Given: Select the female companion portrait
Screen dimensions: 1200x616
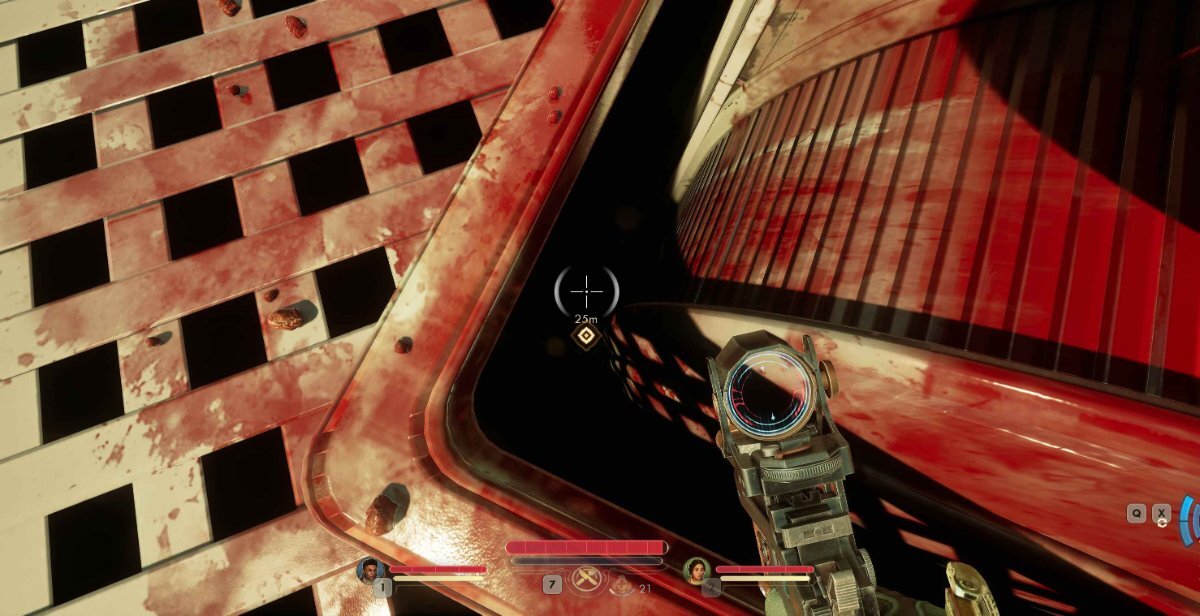Looking at the screenshot, I should coord(696,571).
